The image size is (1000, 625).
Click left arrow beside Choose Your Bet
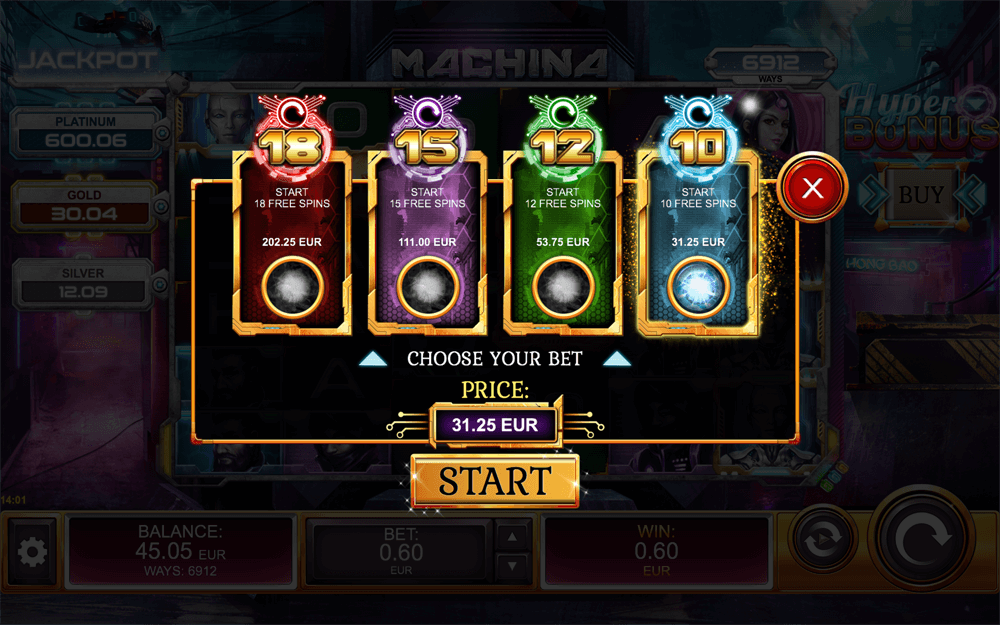pyautogui.click(x=373, y=358)
